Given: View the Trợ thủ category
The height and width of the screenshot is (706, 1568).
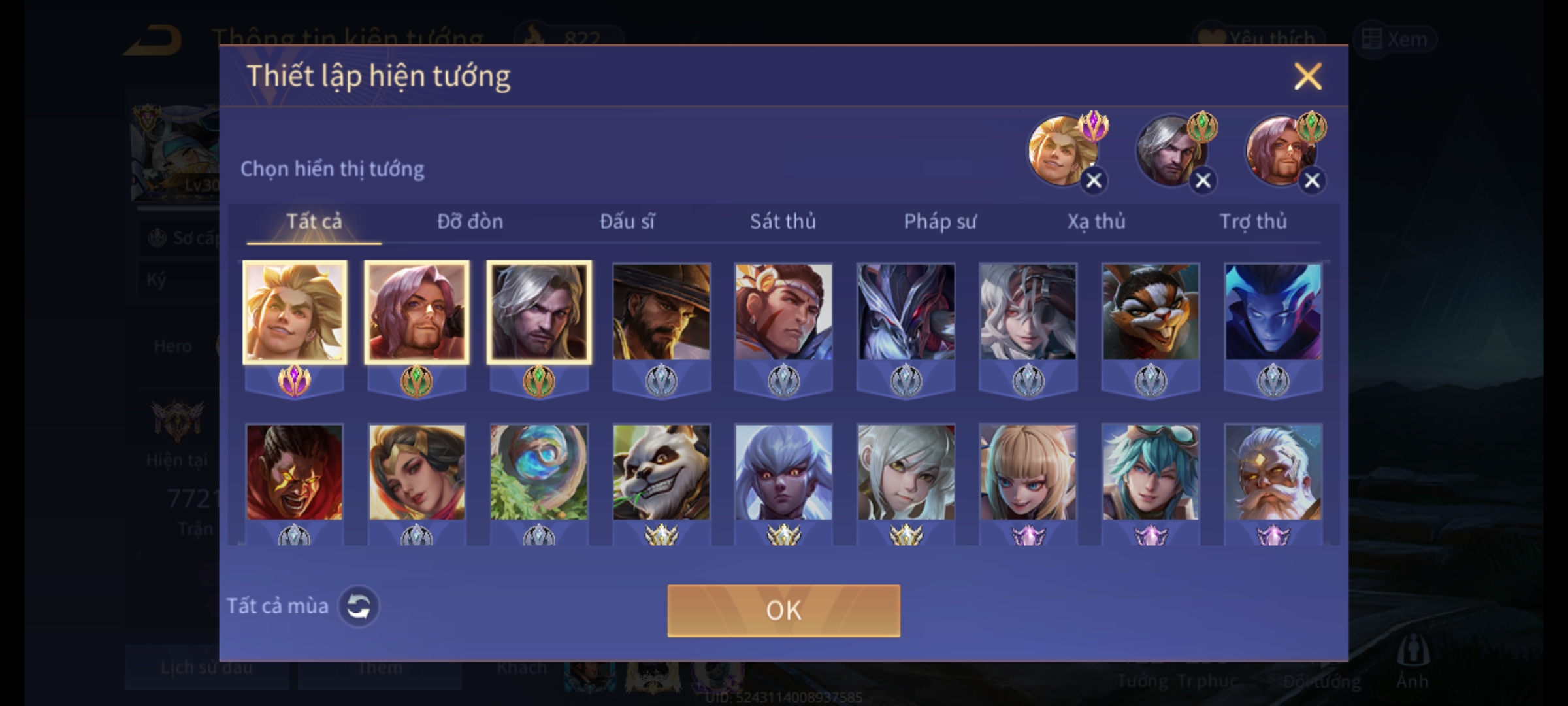Looking at the screenshot, I should 1253,222.
